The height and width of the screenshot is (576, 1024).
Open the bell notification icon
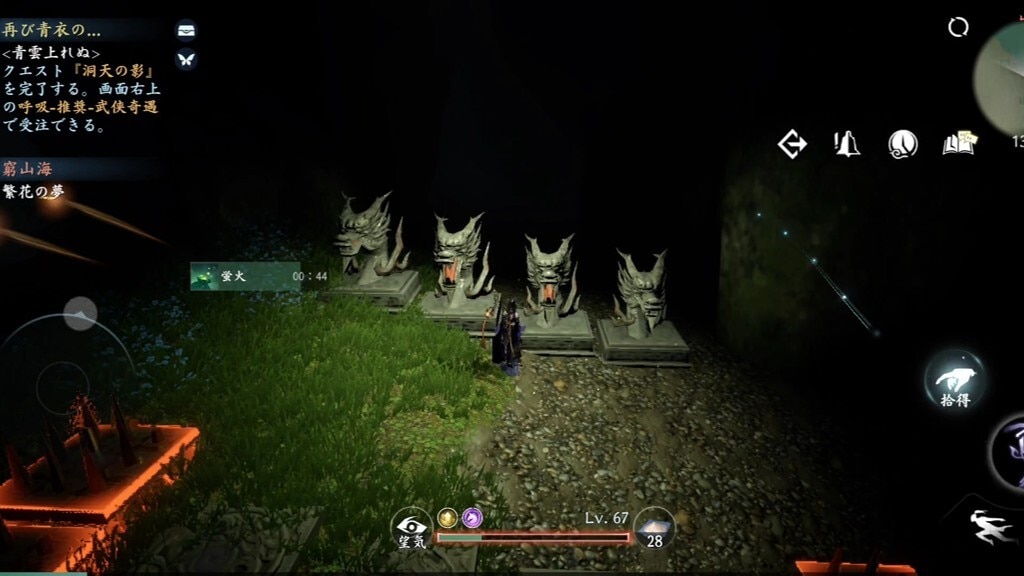[x=847, y=144]
